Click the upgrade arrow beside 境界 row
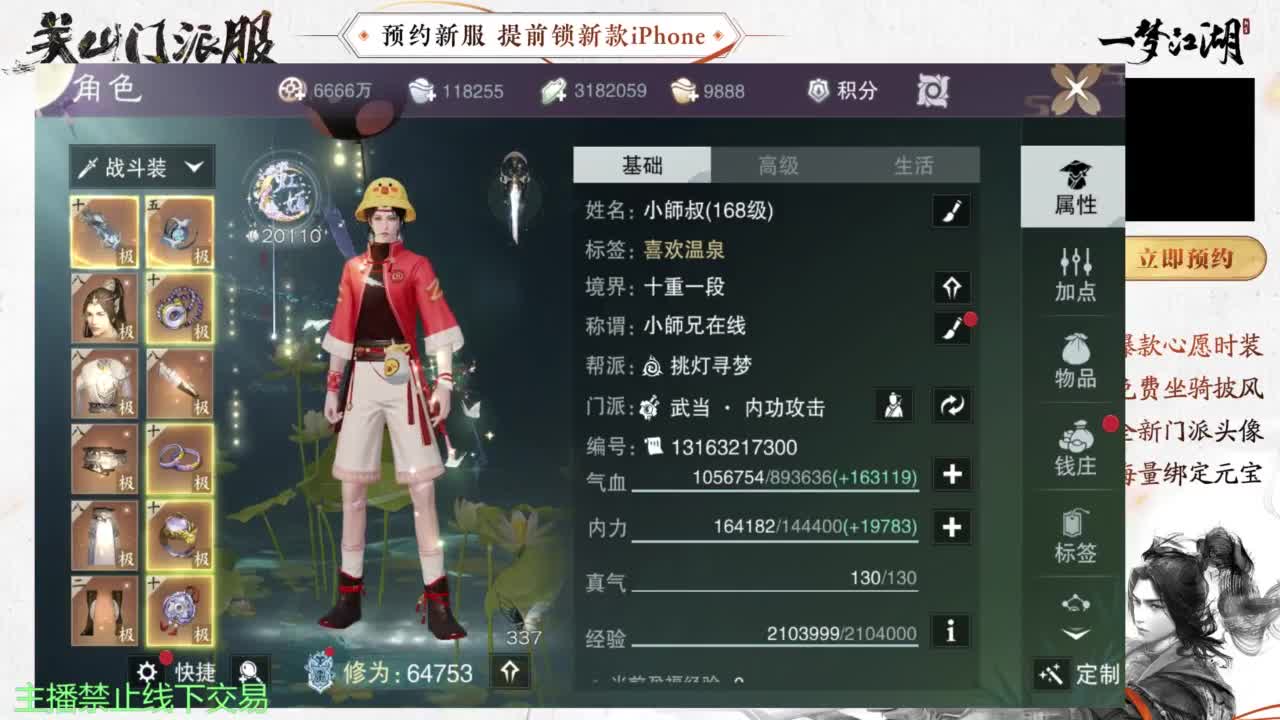Image resolution: width=1280 pixels, height=720 pixels. tap(950, 288)
